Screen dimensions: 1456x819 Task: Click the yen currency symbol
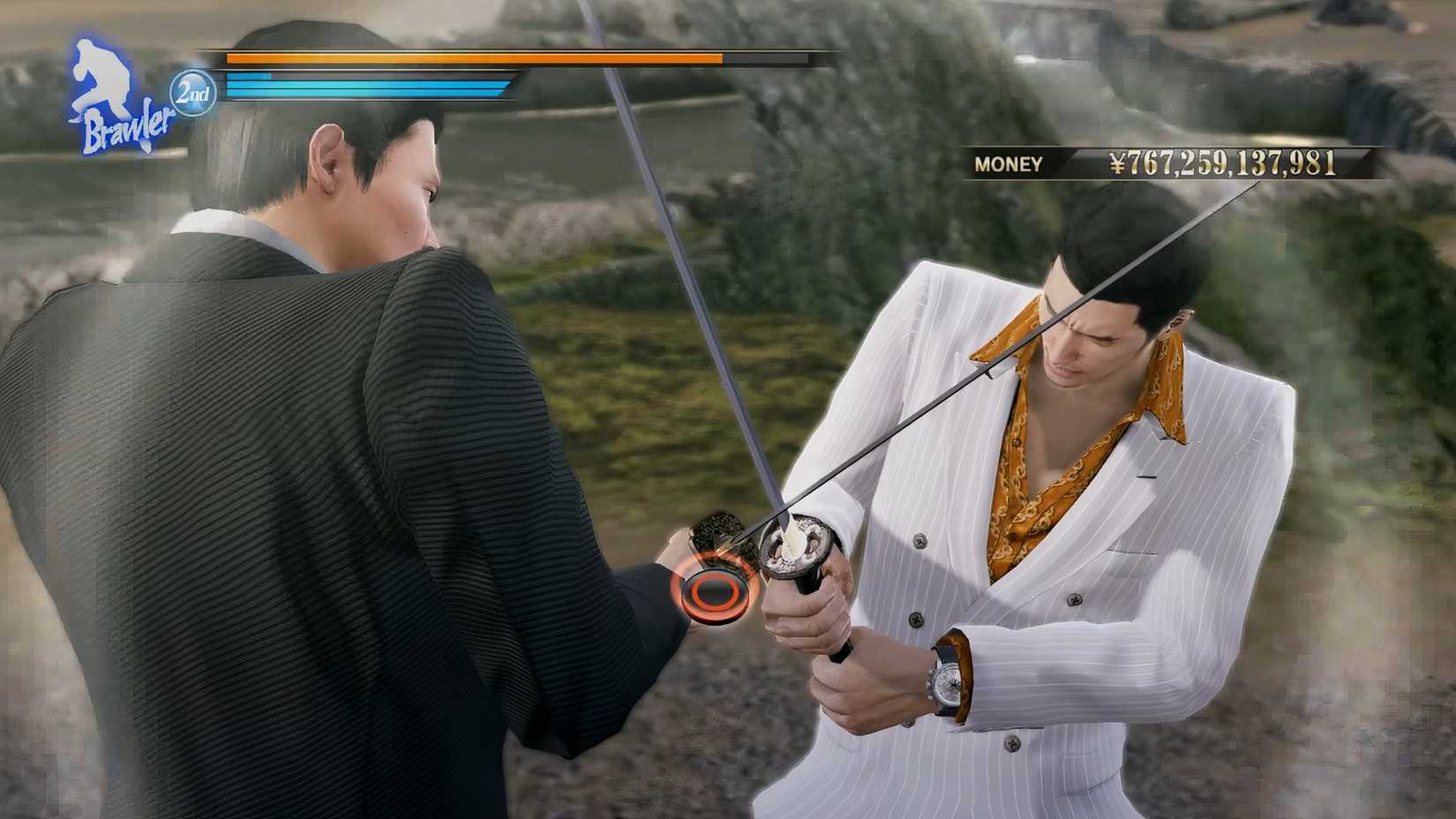point(1115,162)
